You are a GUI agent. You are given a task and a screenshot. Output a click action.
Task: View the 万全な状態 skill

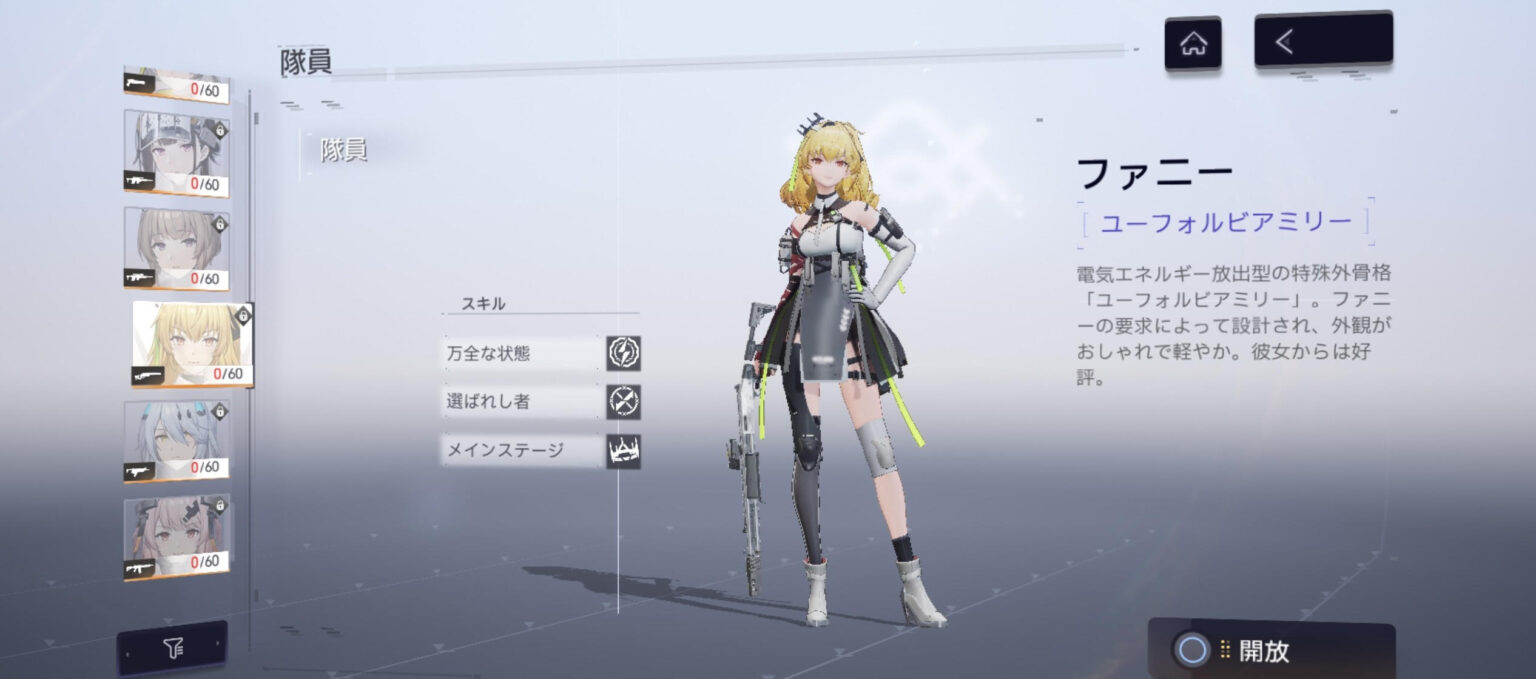[541, 353]
